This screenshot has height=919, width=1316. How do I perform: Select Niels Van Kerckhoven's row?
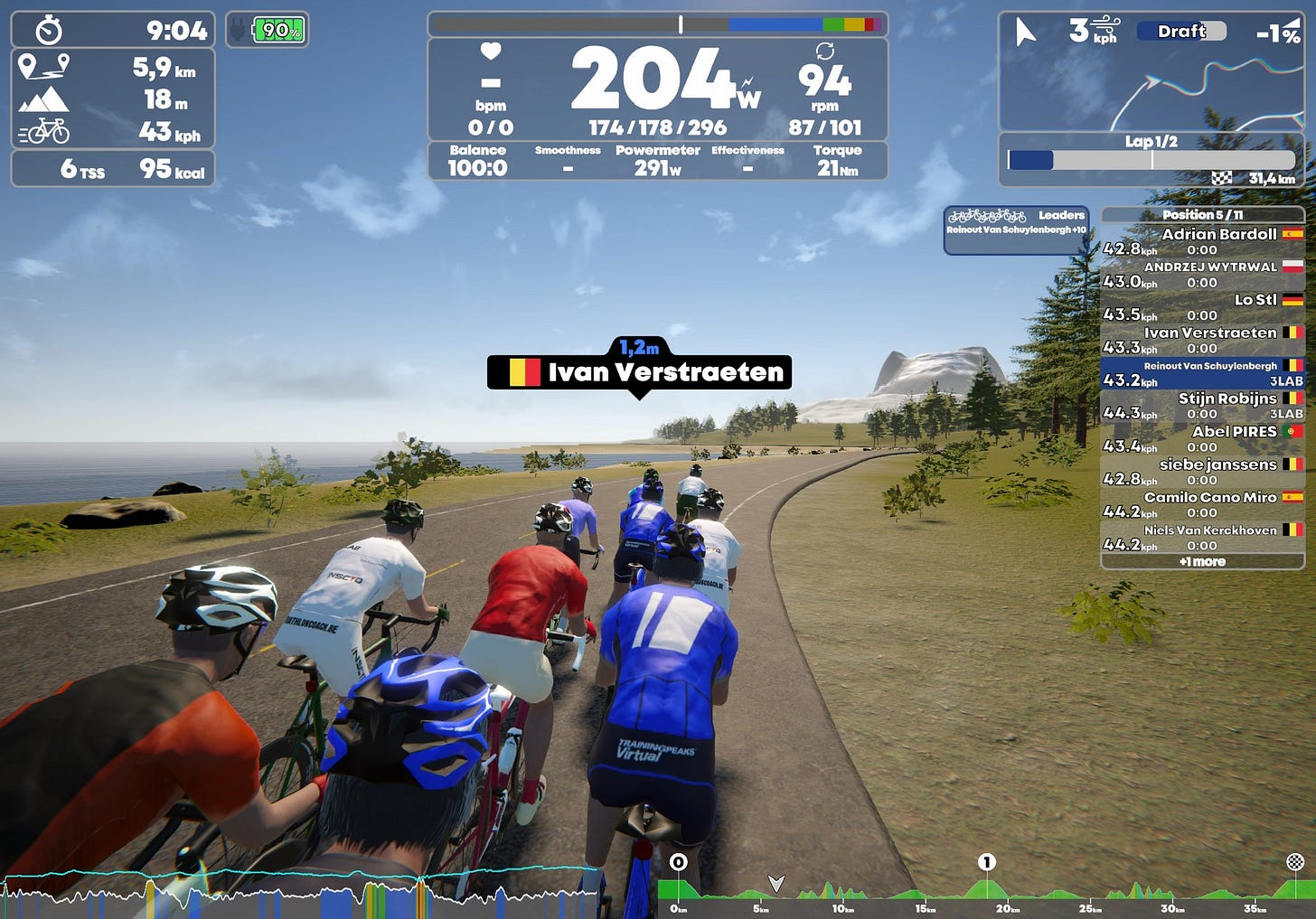click(x=1202, y=537)
